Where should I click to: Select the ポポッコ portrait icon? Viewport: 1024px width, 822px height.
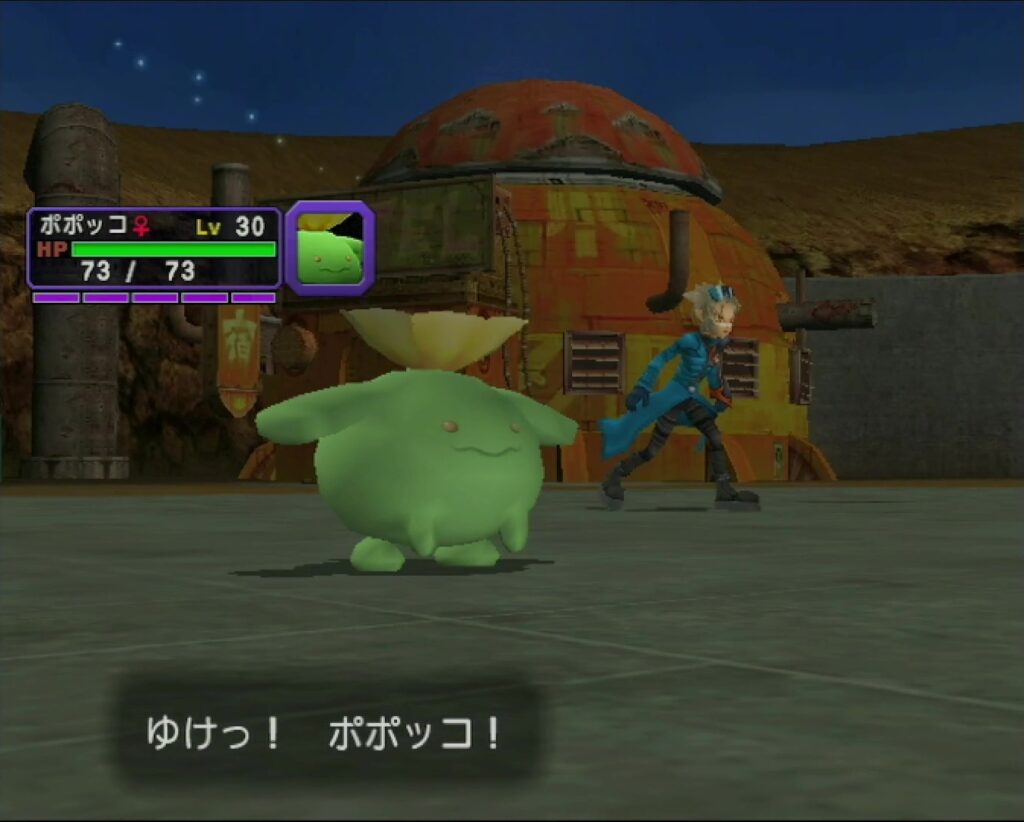pos(330,248)
